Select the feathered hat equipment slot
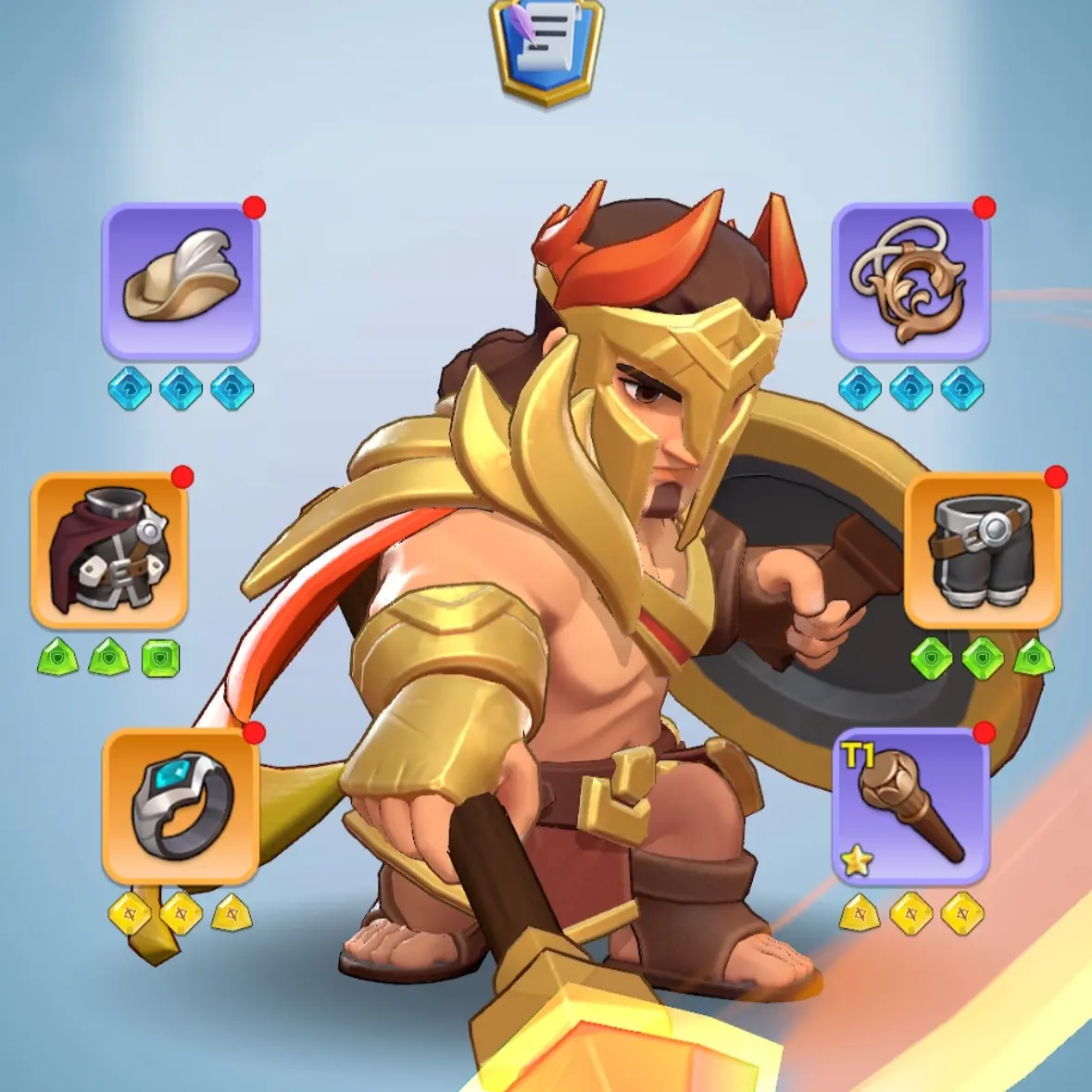 click(x=181, y=281)
